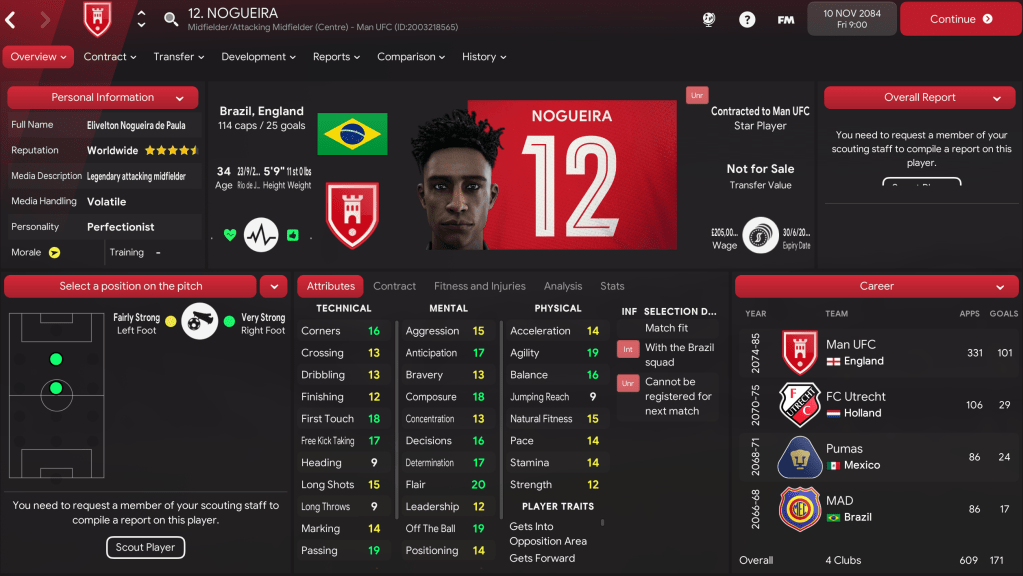This screenshot has height=576, width=1023.
Task: Click the Scout Player button
Action: point(145,547)
